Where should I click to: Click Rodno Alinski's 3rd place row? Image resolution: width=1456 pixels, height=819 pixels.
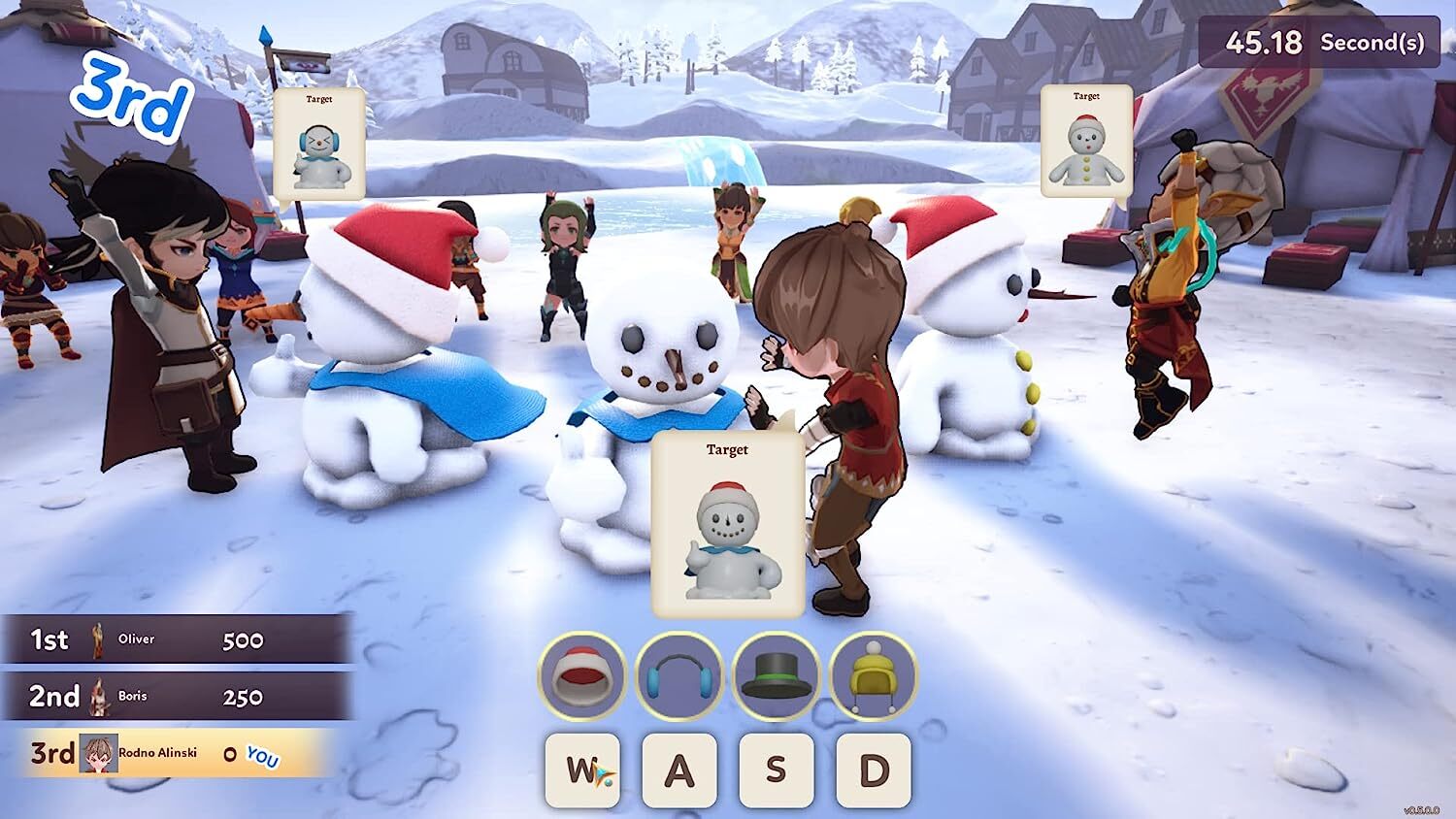point(170,753)
